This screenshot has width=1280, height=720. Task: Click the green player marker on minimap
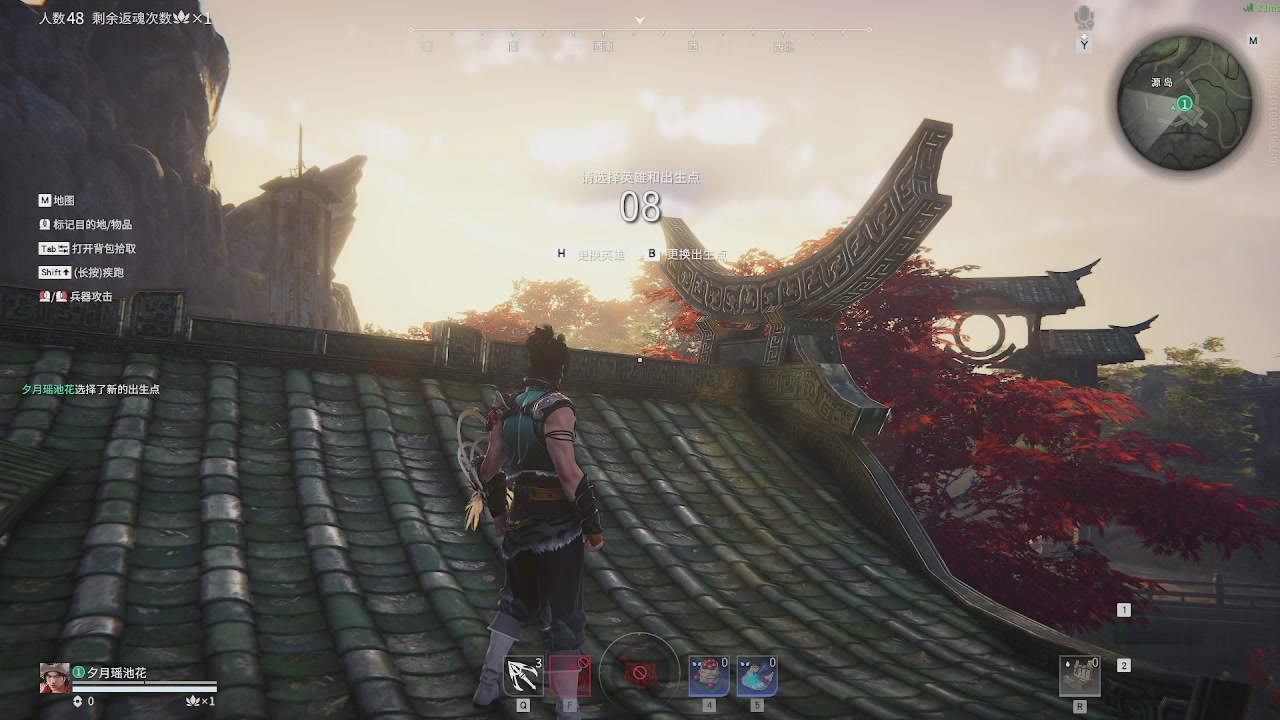coord(1185,103)
